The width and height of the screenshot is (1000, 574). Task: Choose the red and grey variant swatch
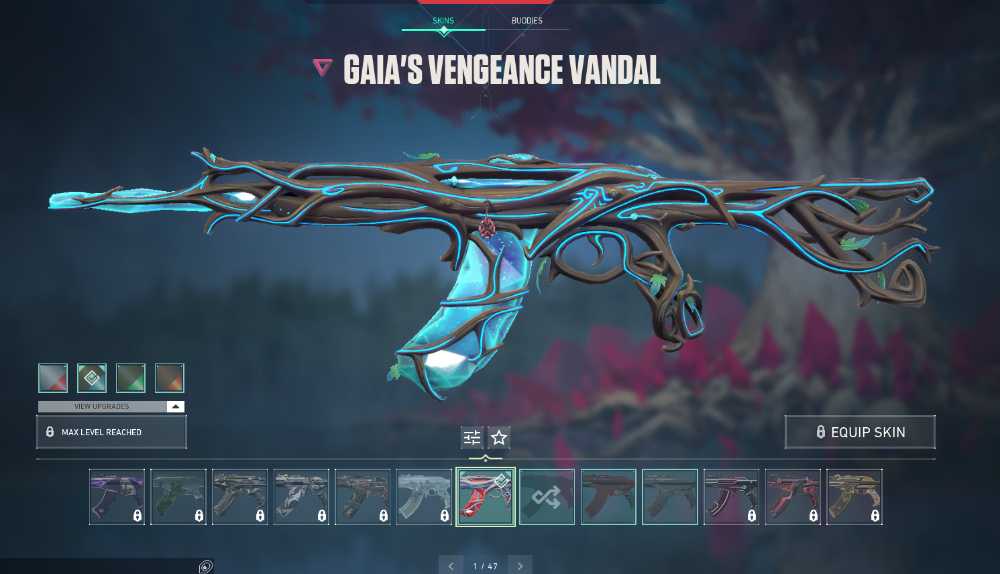[53, 378]
